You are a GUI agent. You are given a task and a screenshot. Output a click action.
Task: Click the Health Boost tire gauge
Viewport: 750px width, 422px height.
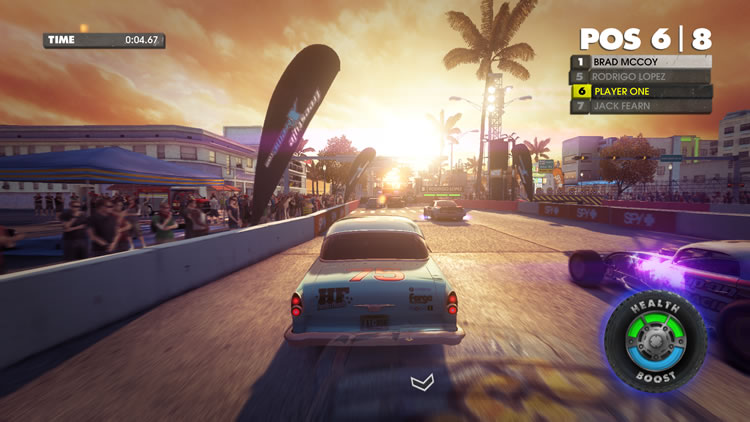point(655,341)
